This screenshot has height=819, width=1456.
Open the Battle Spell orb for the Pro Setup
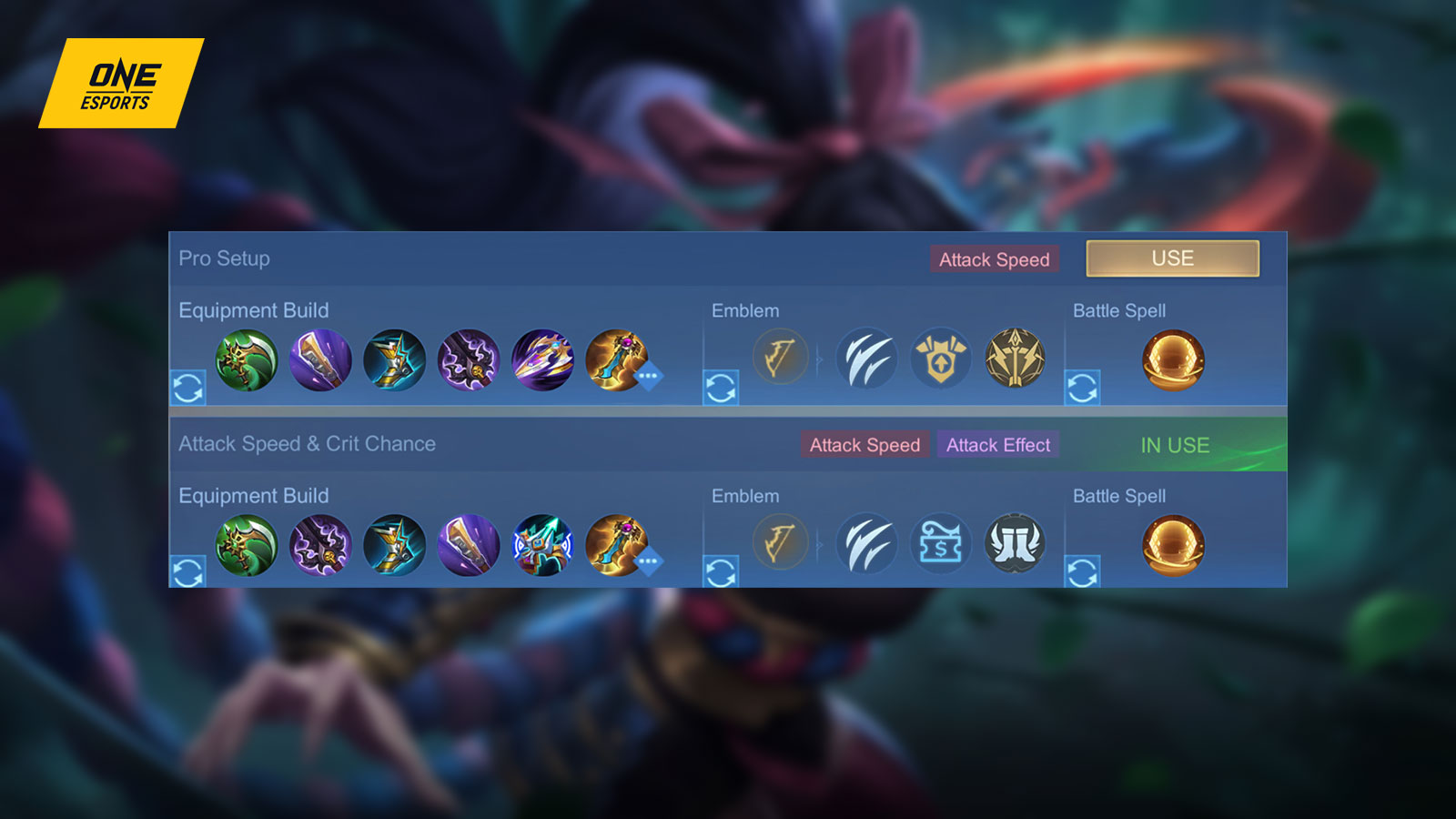(x=1173, y=361)
